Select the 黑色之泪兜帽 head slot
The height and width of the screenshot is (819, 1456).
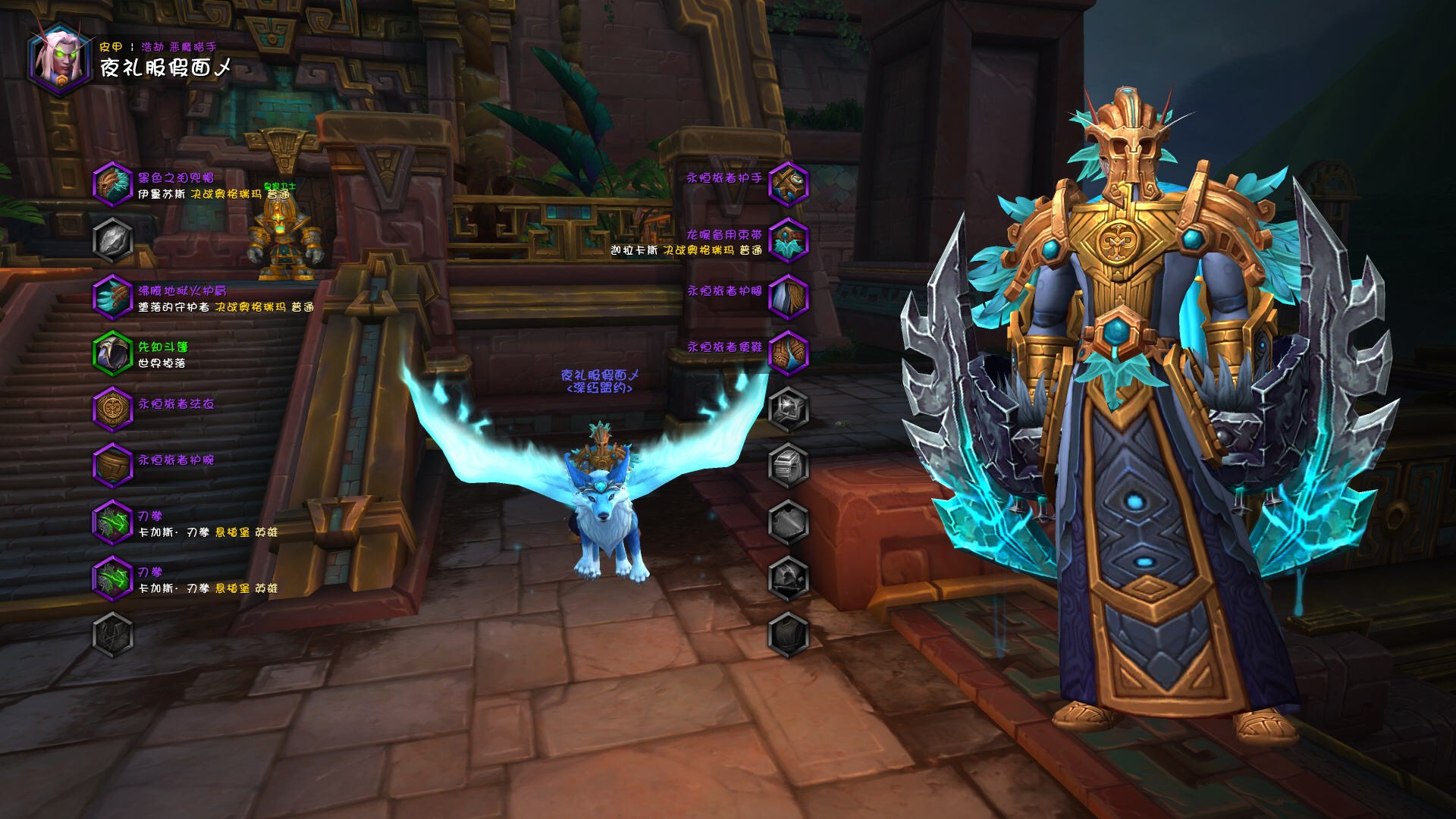(x=113, y=184)
